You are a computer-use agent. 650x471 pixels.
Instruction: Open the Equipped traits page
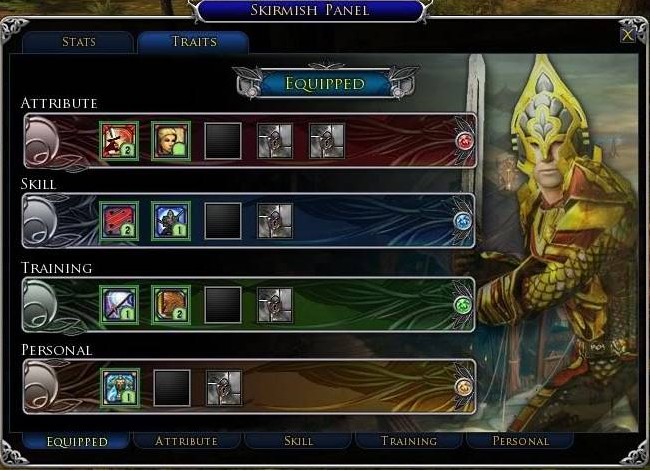click(x=77, y=440)
